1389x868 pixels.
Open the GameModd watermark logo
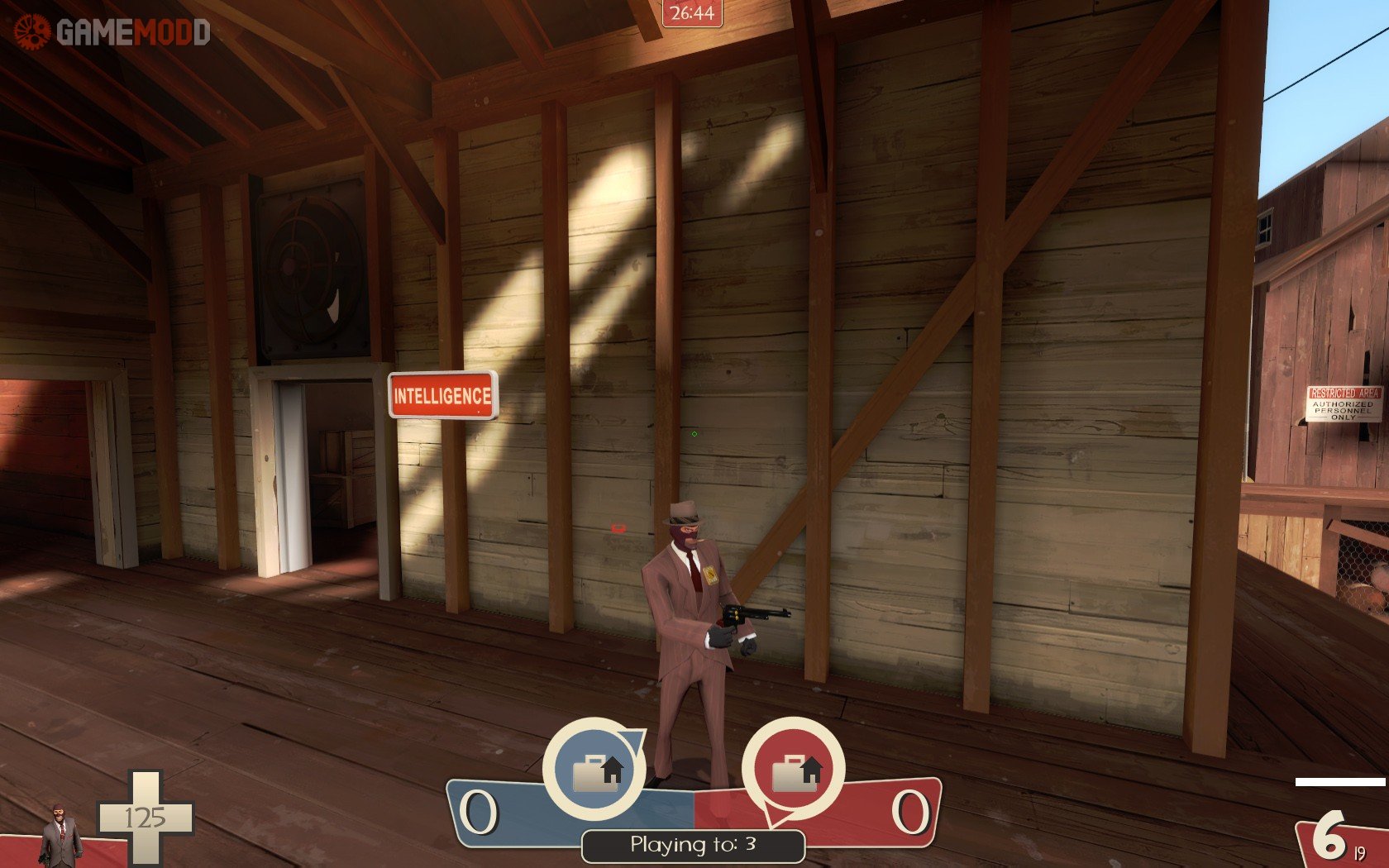point(112,31)
